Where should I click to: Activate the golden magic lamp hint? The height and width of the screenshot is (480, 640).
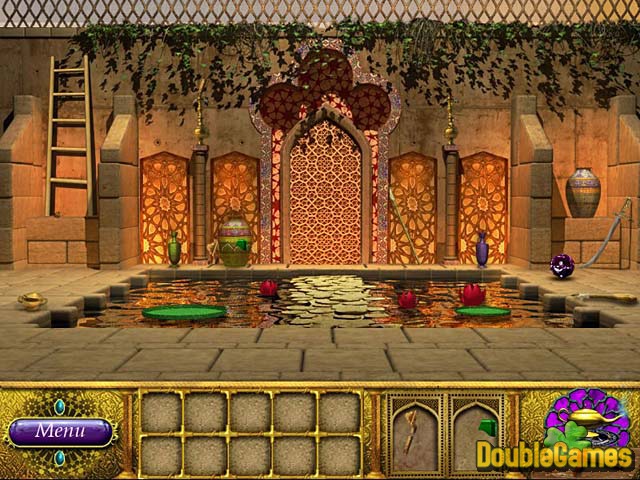click(x=589, y=424)
